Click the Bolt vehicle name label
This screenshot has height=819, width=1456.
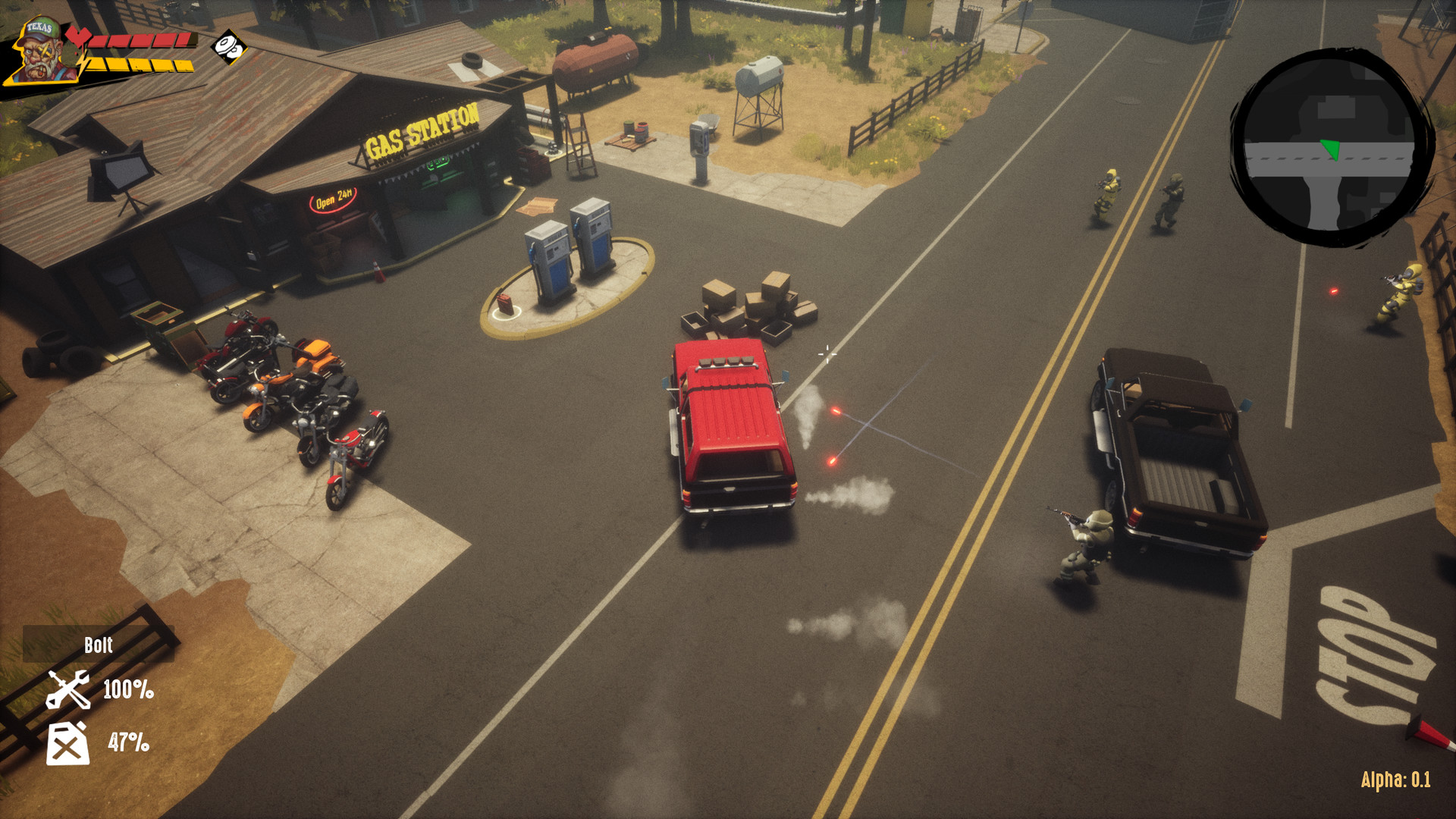tap(100, 646)
